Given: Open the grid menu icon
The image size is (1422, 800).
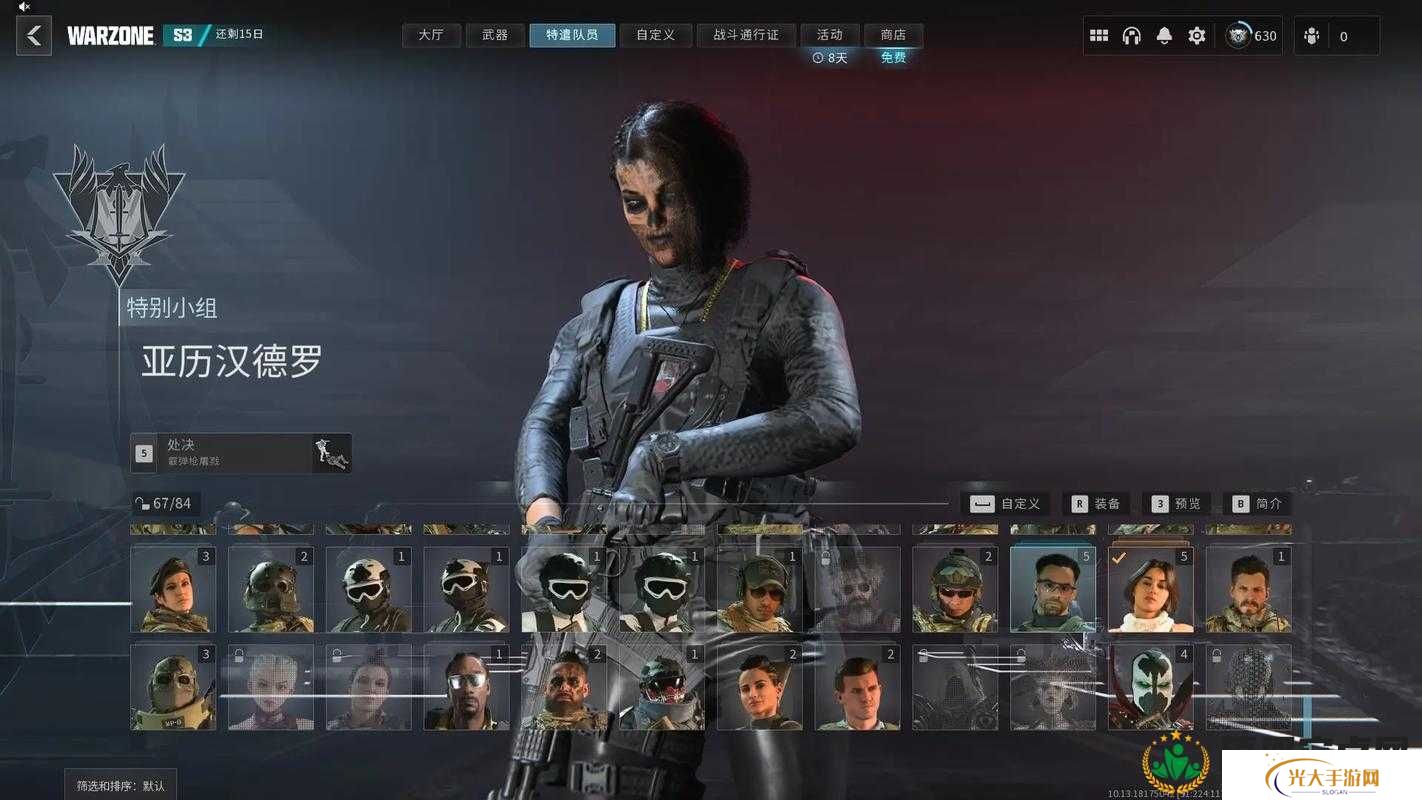Looking at the screenshot, I should coord(1099,36).
